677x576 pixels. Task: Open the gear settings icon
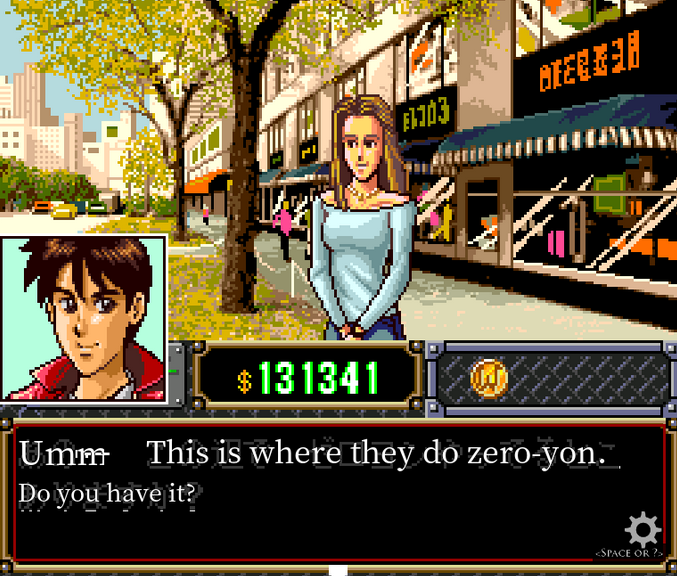pos(642,529)
